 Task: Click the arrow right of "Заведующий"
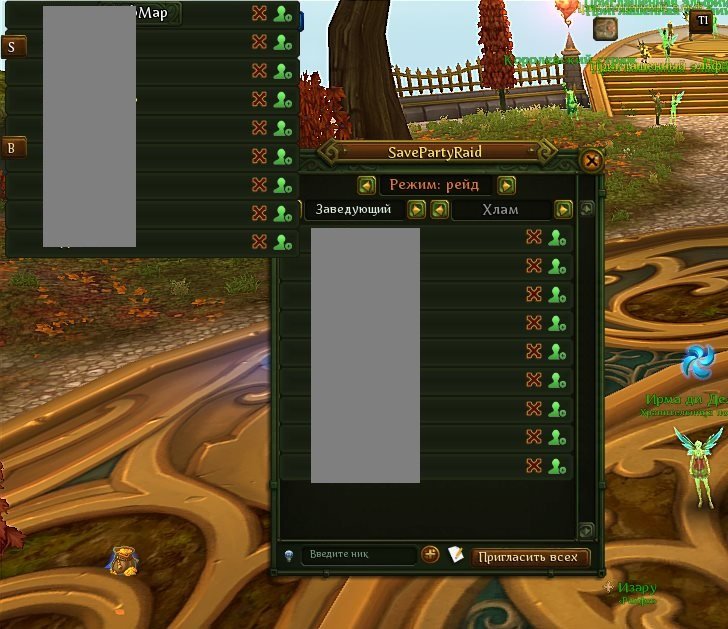pos(416,210)
